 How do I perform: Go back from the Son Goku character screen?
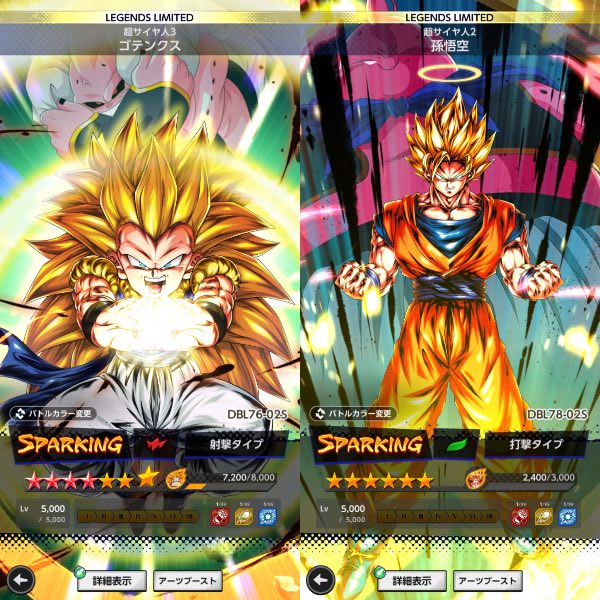[x=321, y=579]
